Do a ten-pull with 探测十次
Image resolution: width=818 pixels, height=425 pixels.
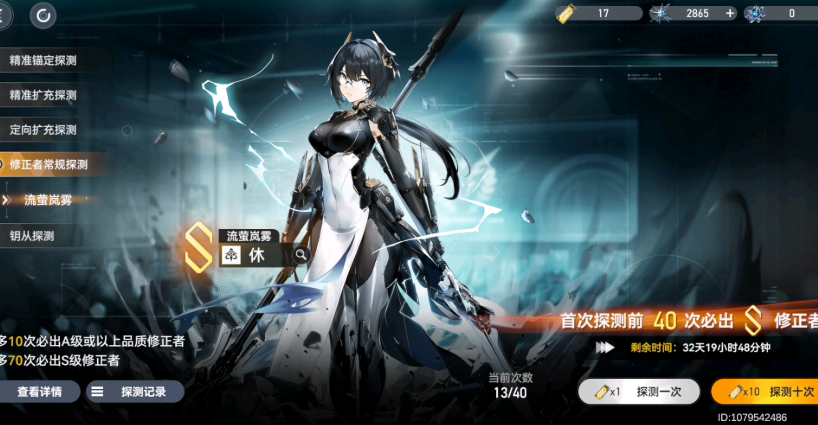click(766, 392)
